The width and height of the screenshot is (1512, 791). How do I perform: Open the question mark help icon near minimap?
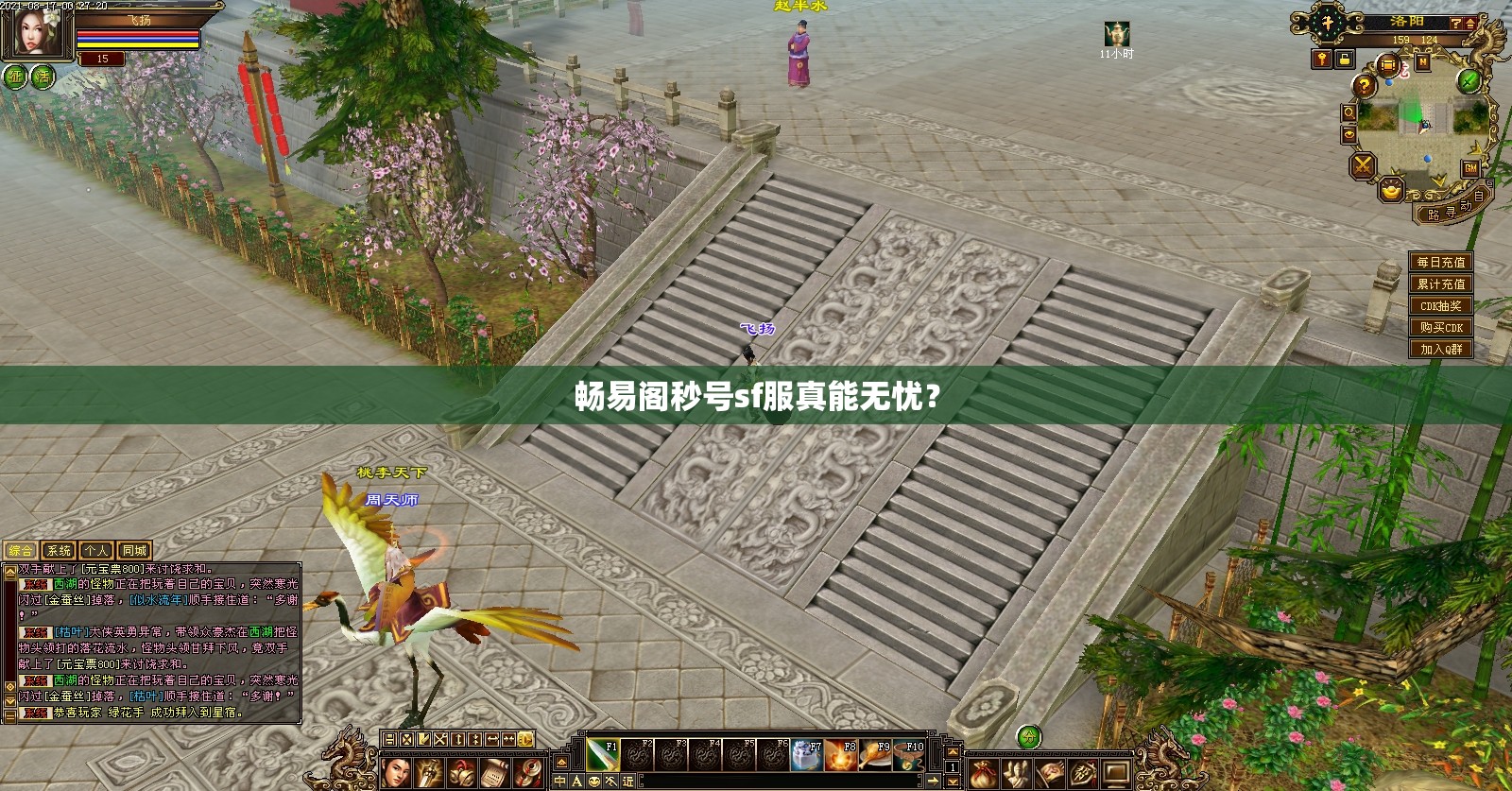(x=1365, y=86)
